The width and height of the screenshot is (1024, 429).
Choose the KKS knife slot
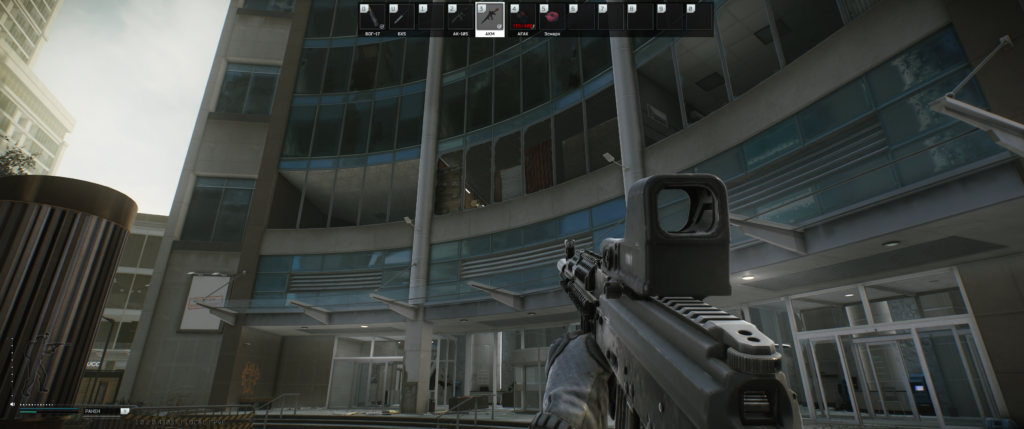point(402,17)
